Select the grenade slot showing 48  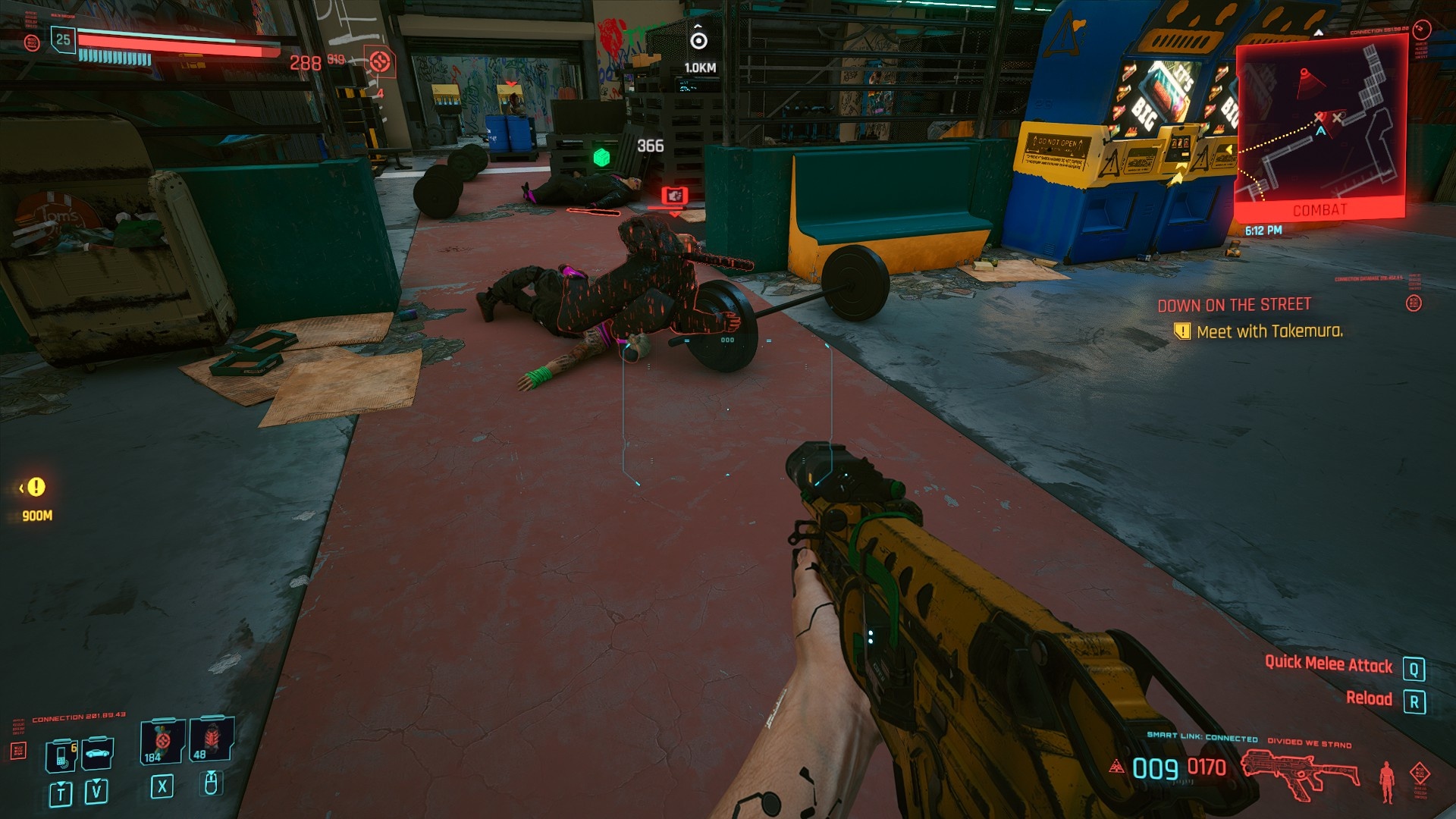pos(211,739)
